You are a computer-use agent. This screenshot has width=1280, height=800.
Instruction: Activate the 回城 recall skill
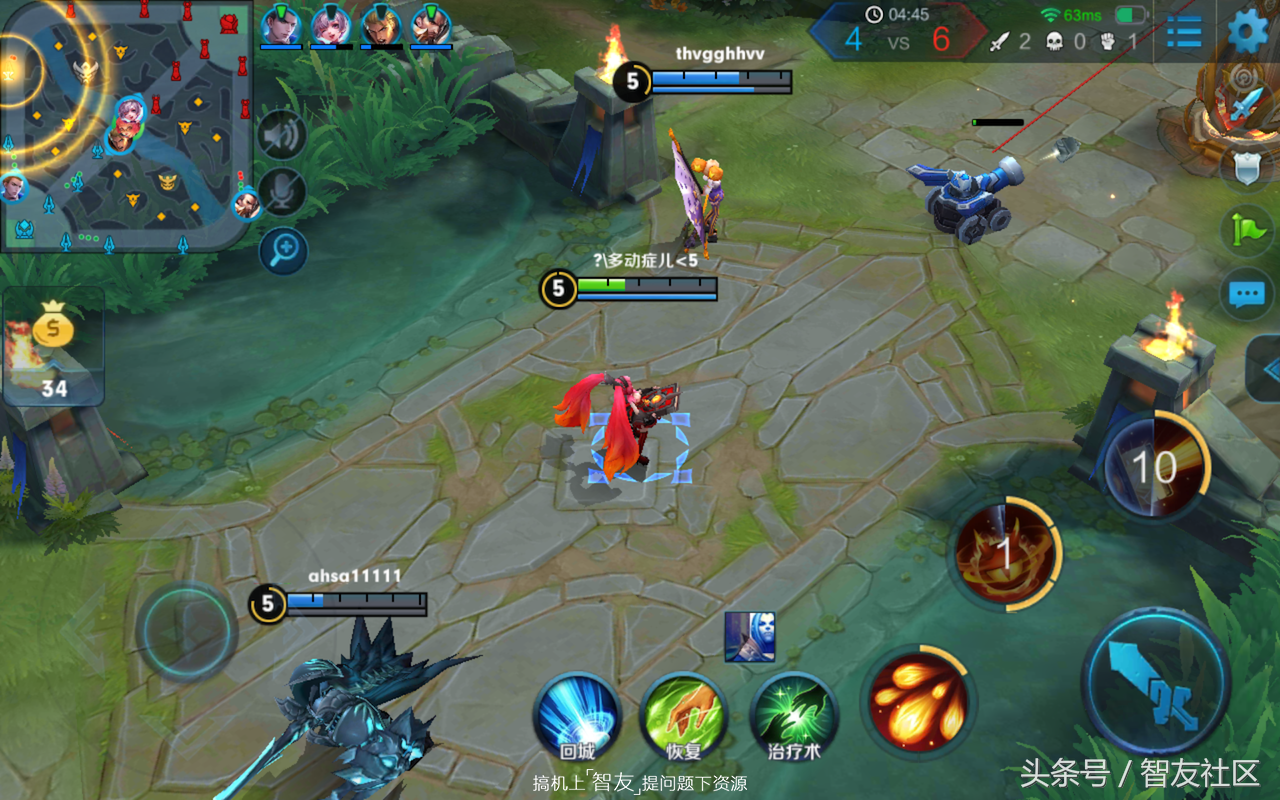click(x=577, y=715)
